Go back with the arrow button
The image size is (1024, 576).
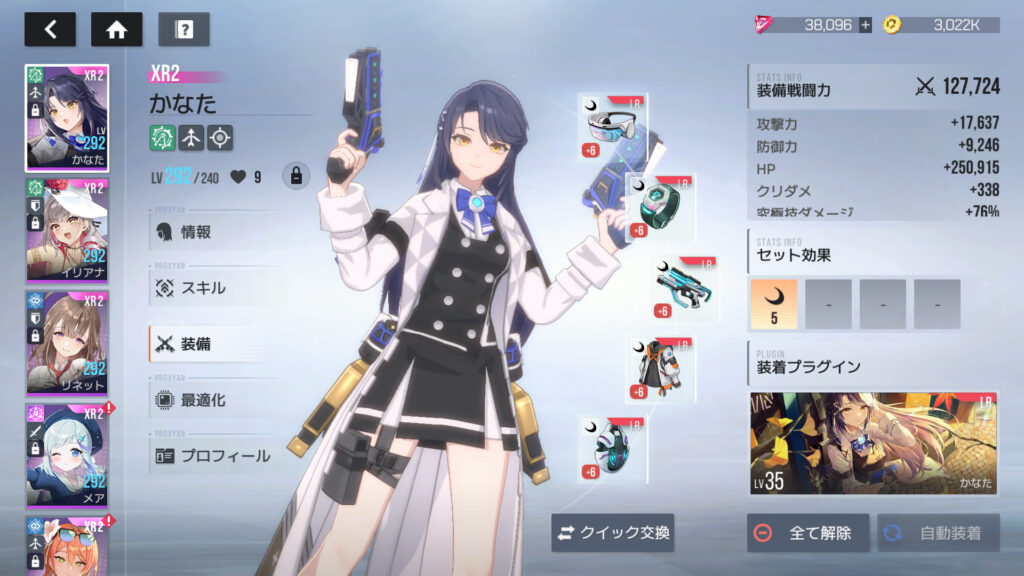click(50, 29)
